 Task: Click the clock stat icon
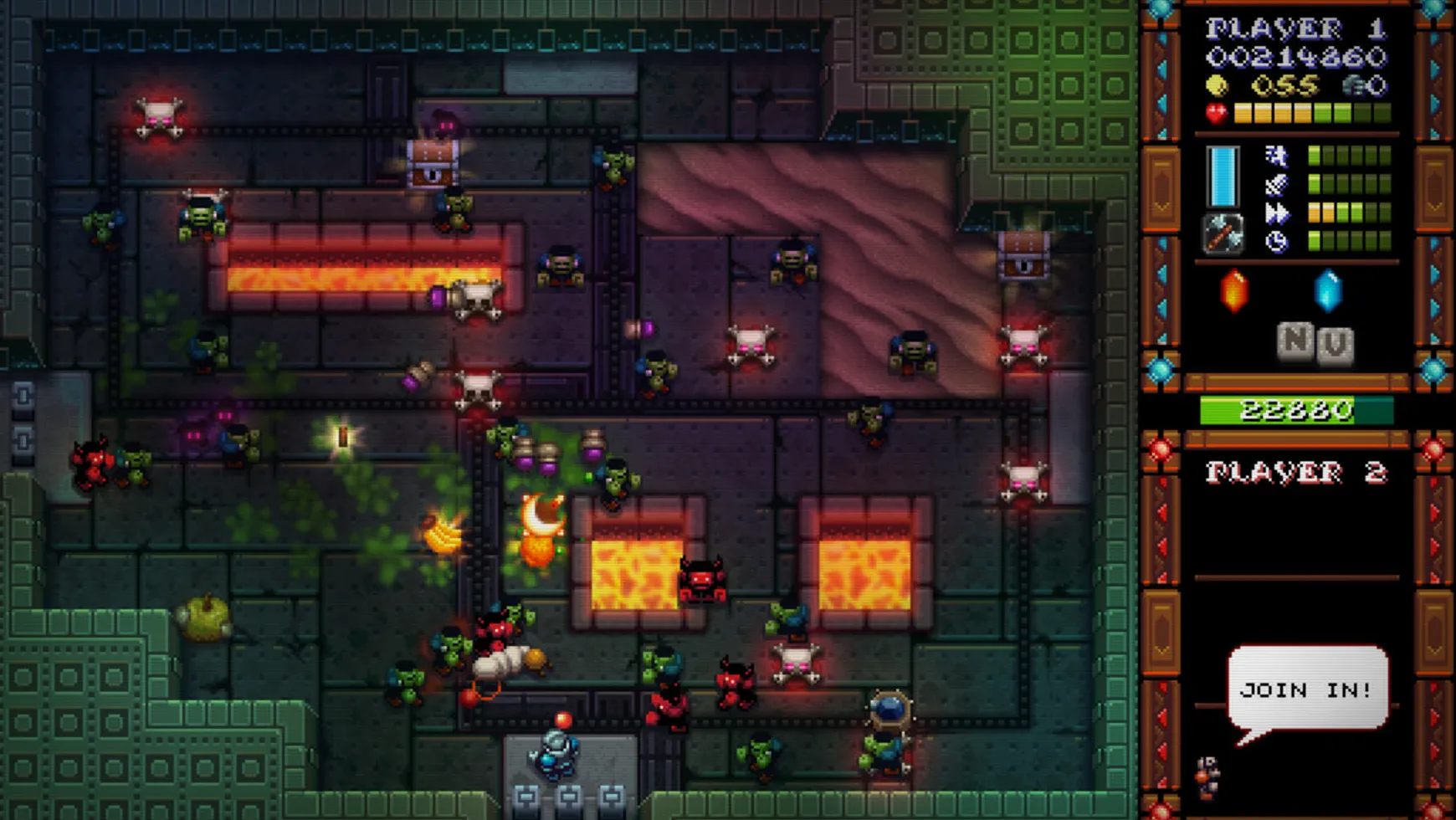(x=1276, y=243)
